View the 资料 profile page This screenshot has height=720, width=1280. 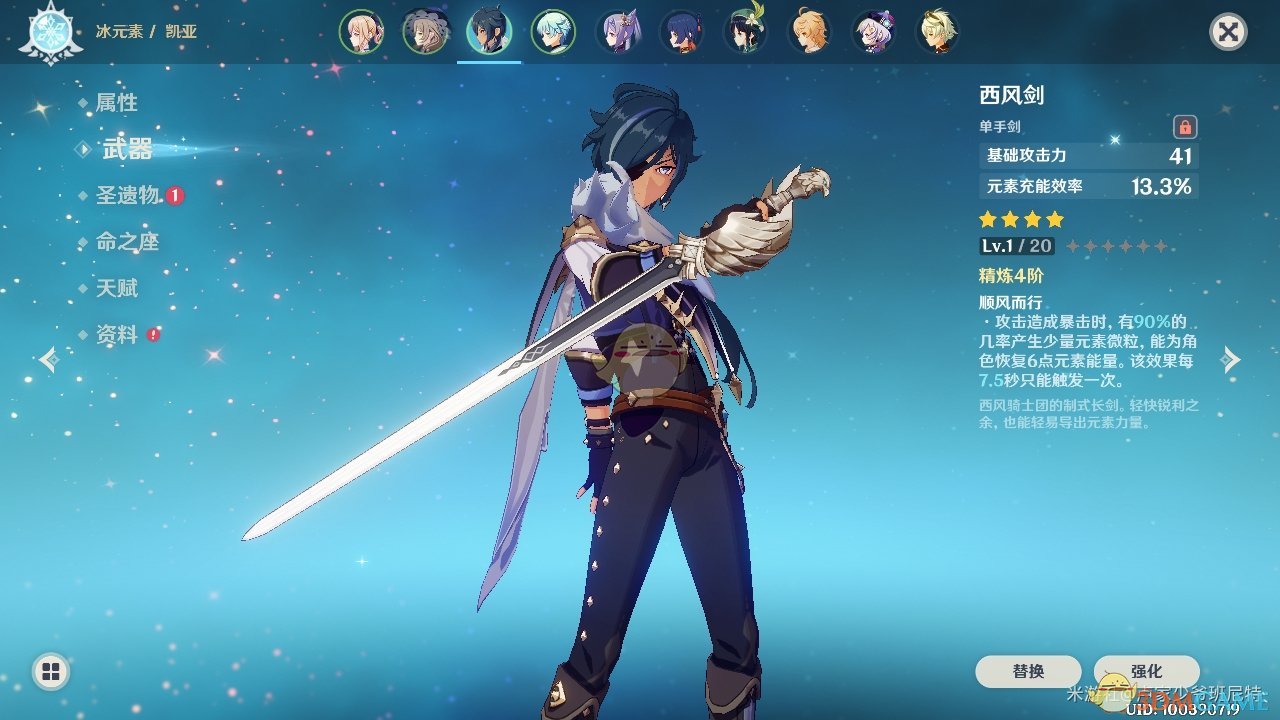[x=116, y=335]
